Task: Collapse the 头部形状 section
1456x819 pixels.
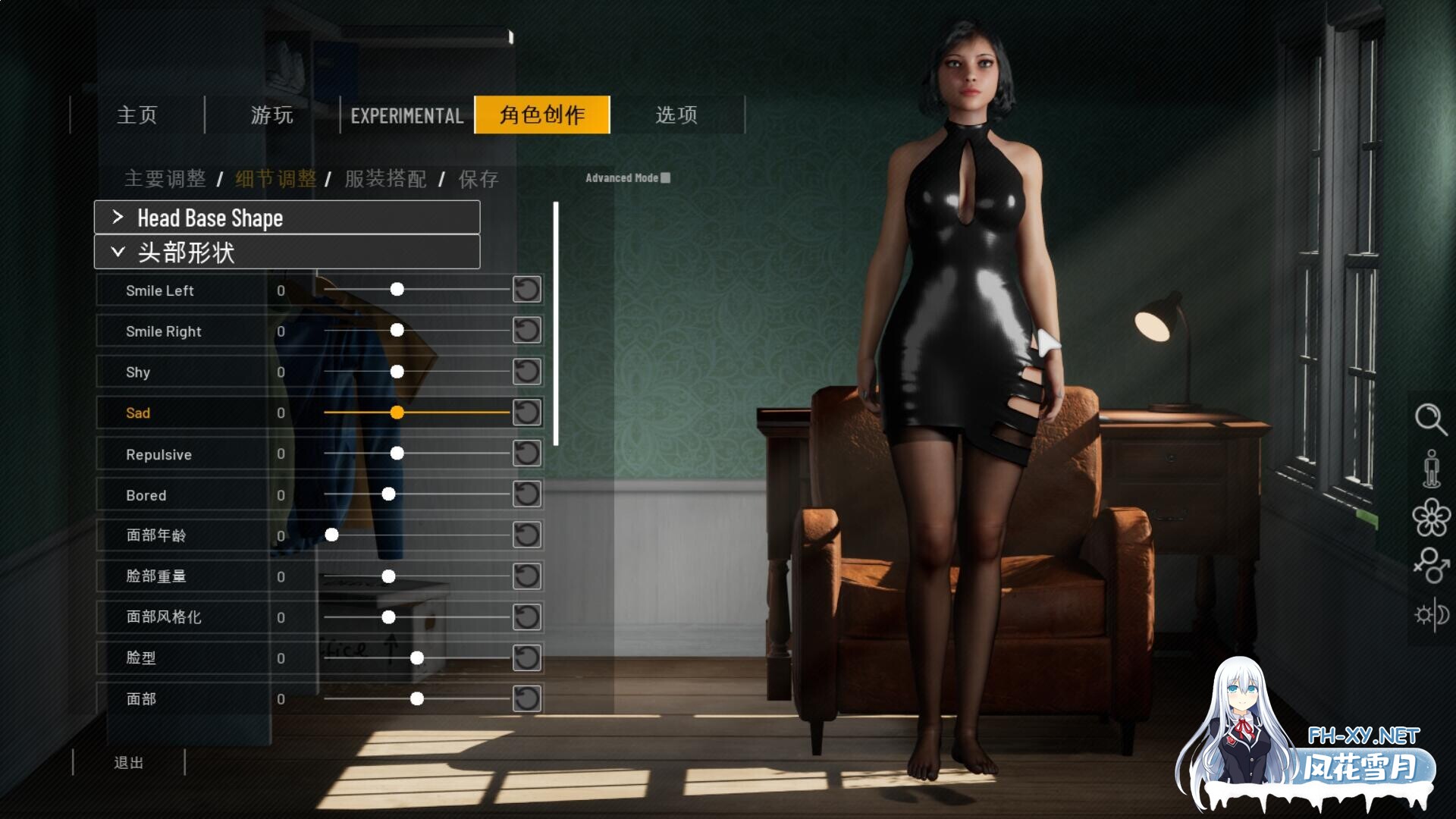Action: coord(286,251)
